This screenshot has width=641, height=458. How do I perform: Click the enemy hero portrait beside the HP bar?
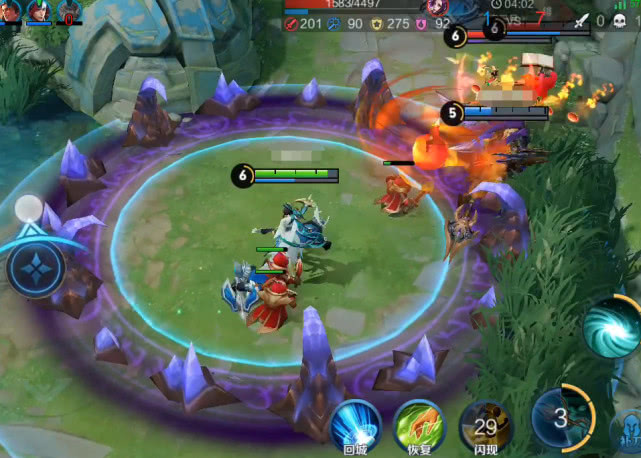point(437,6)
